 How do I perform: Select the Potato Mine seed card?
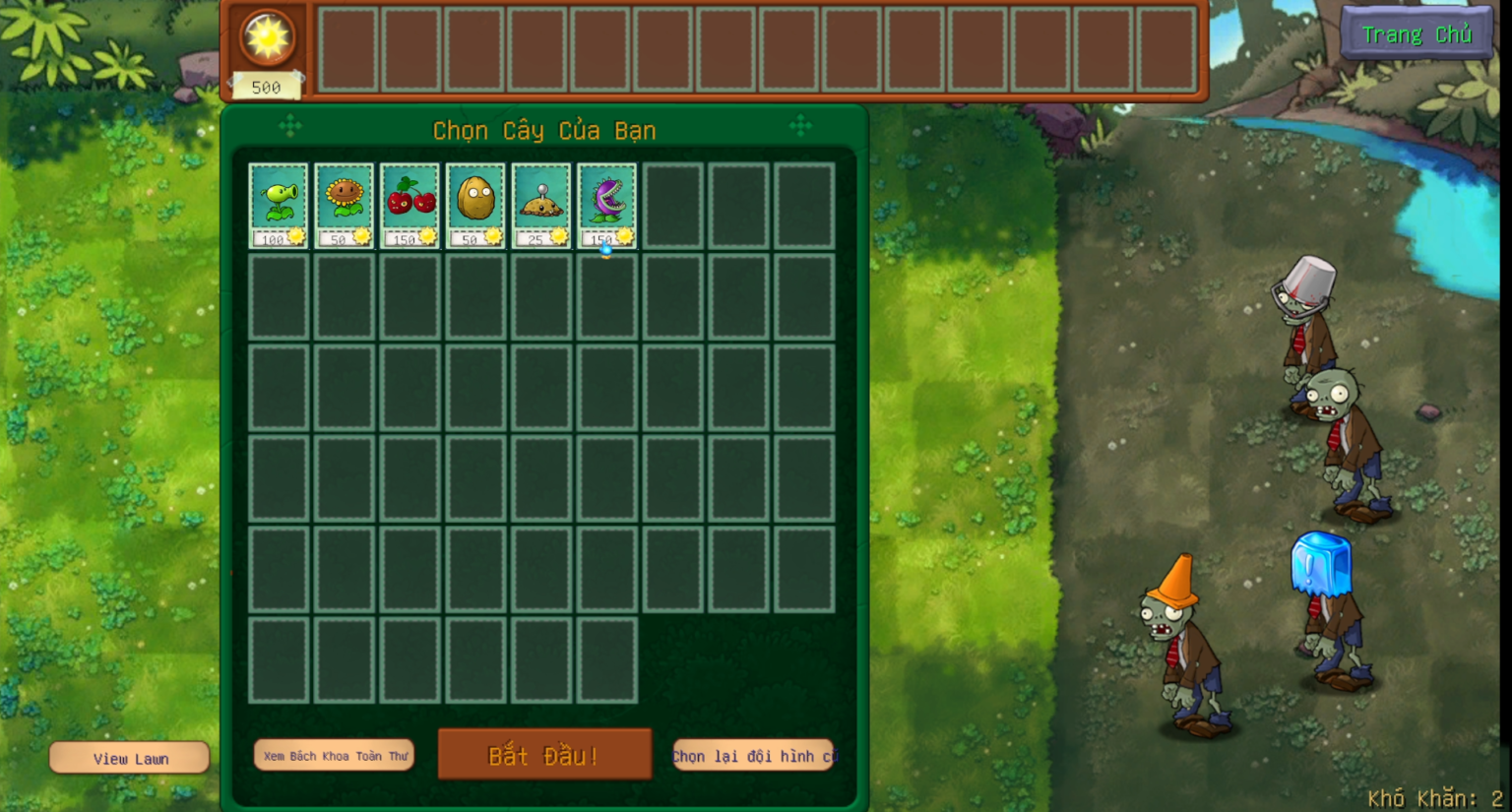pos(541,202)
